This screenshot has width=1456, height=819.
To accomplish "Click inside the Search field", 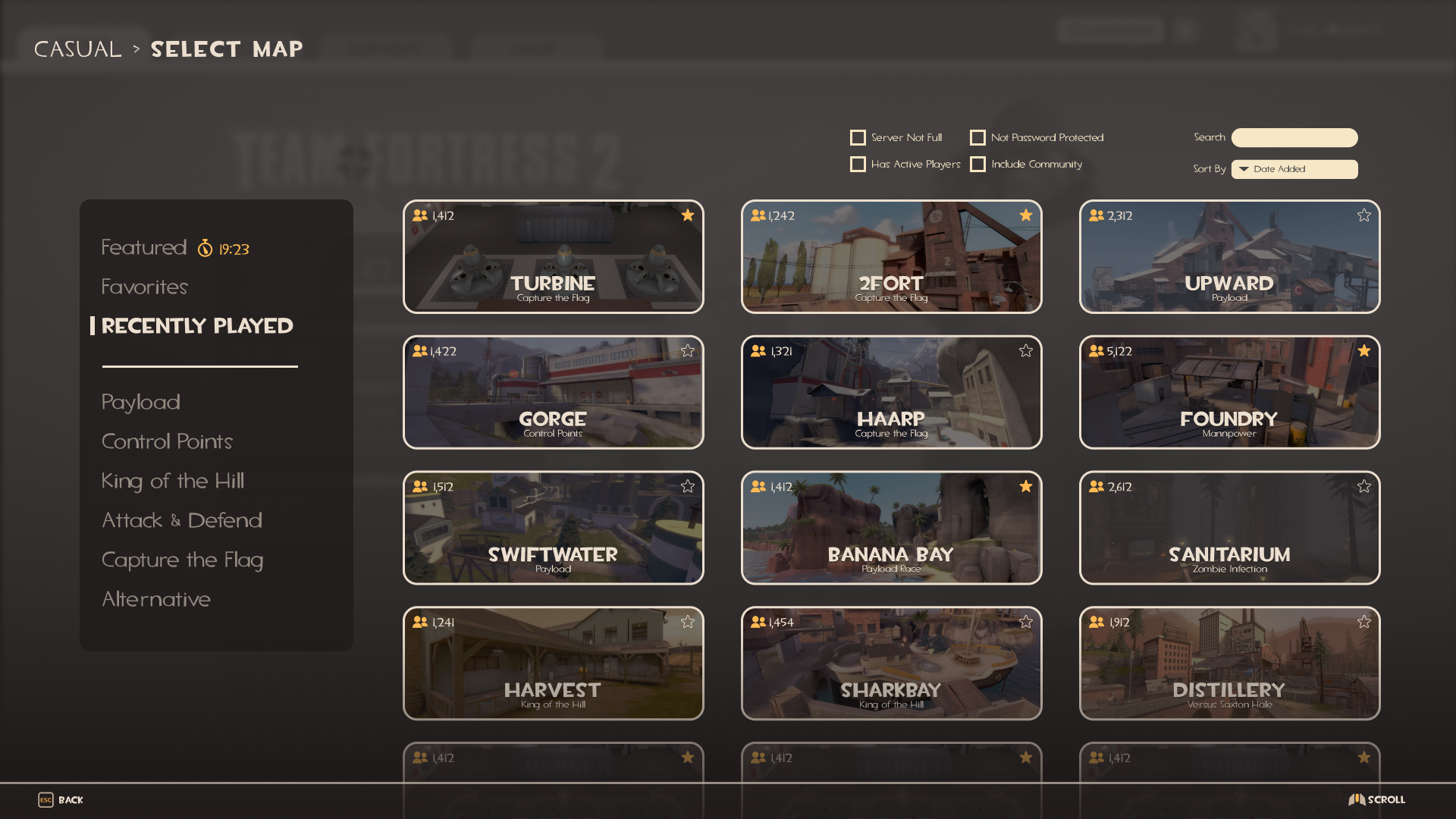I will click(1294, 137).
